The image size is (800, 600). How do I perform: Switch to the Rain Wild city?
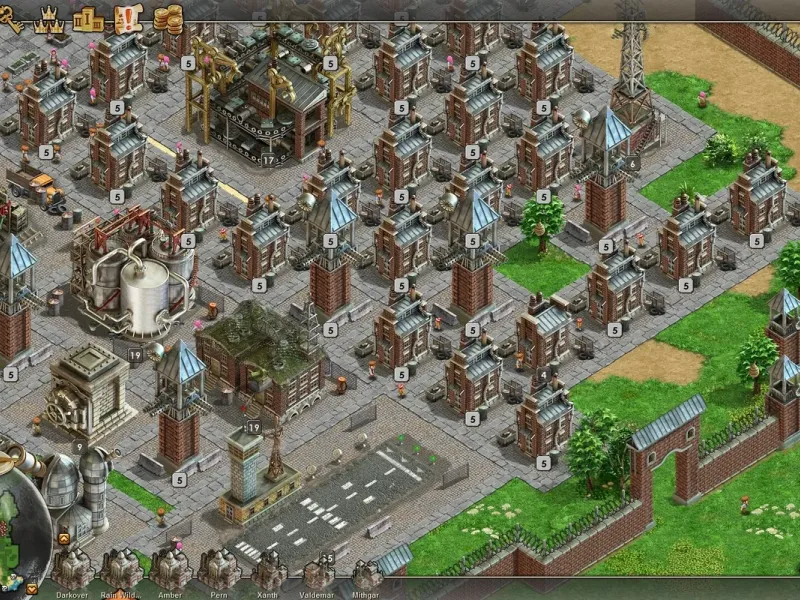[121, 569]
